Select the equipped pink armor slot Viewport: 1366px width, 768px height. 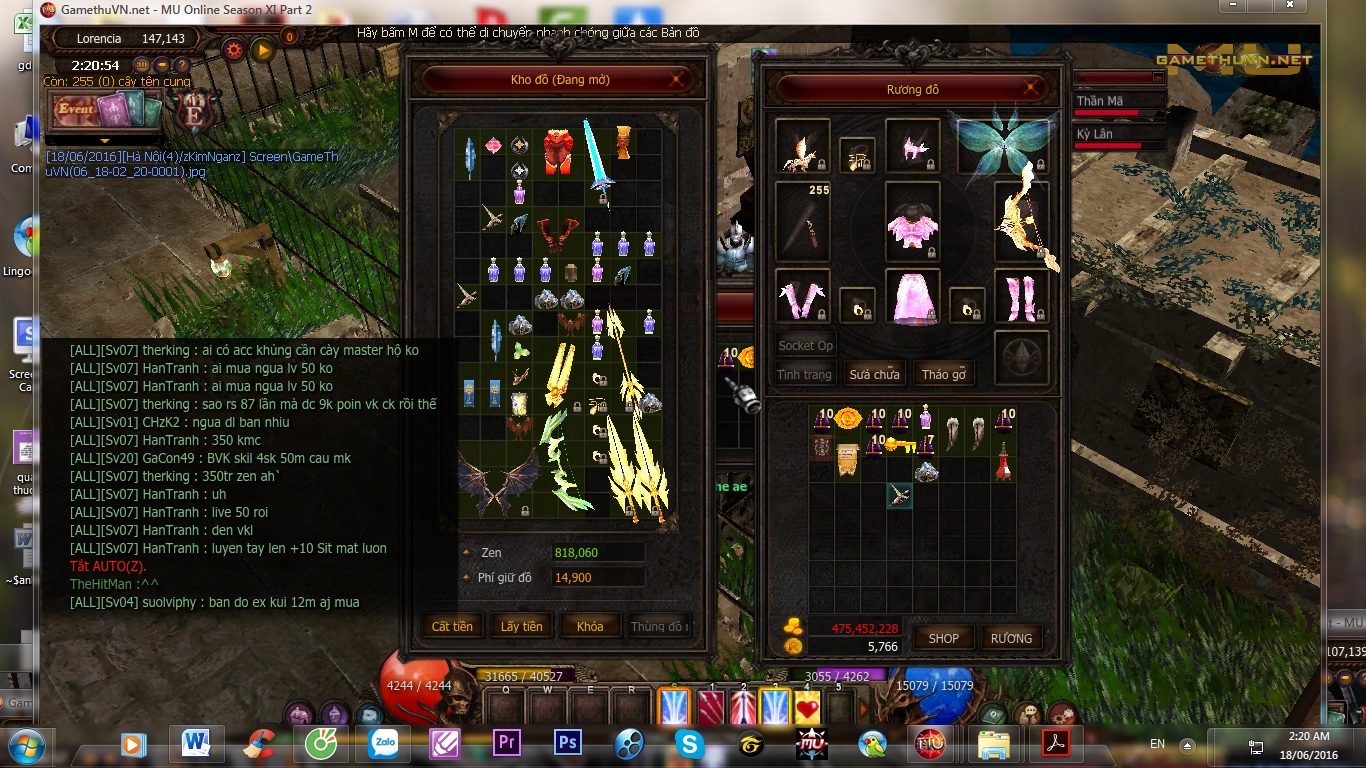click(x=912, y=222)
